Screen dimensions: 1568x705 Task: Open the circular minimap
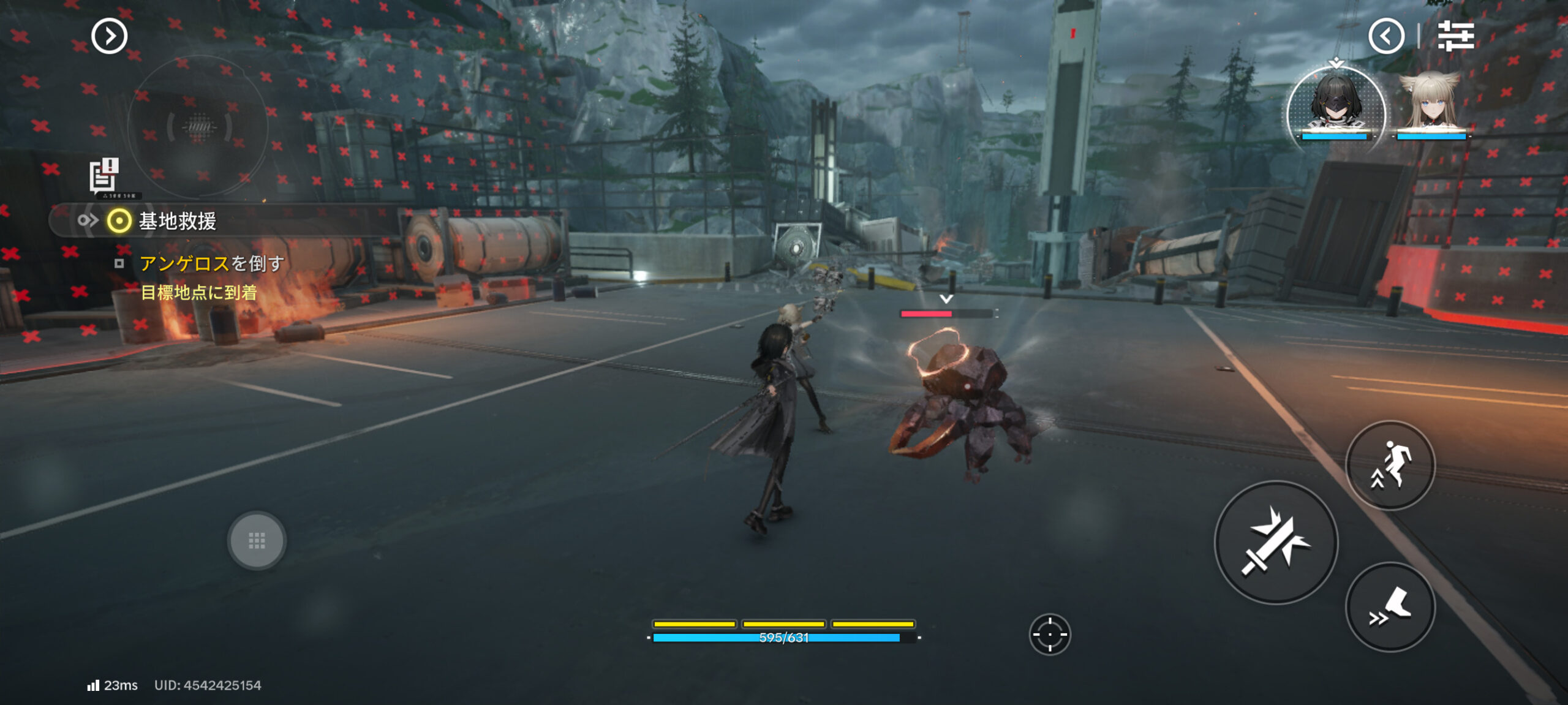coord(197,127)
